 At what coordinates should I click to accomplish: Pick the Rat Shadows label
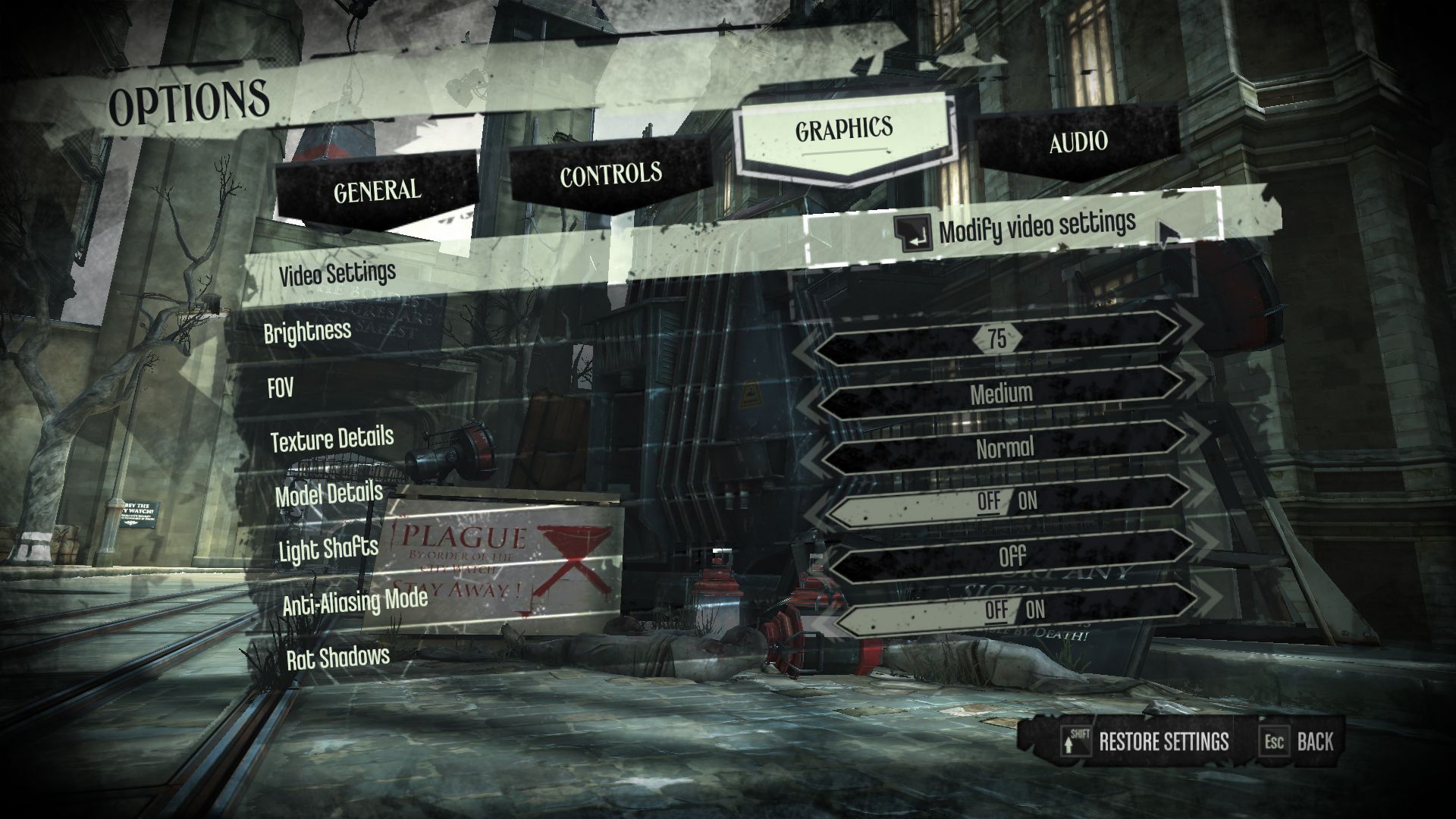click(338, 657)
